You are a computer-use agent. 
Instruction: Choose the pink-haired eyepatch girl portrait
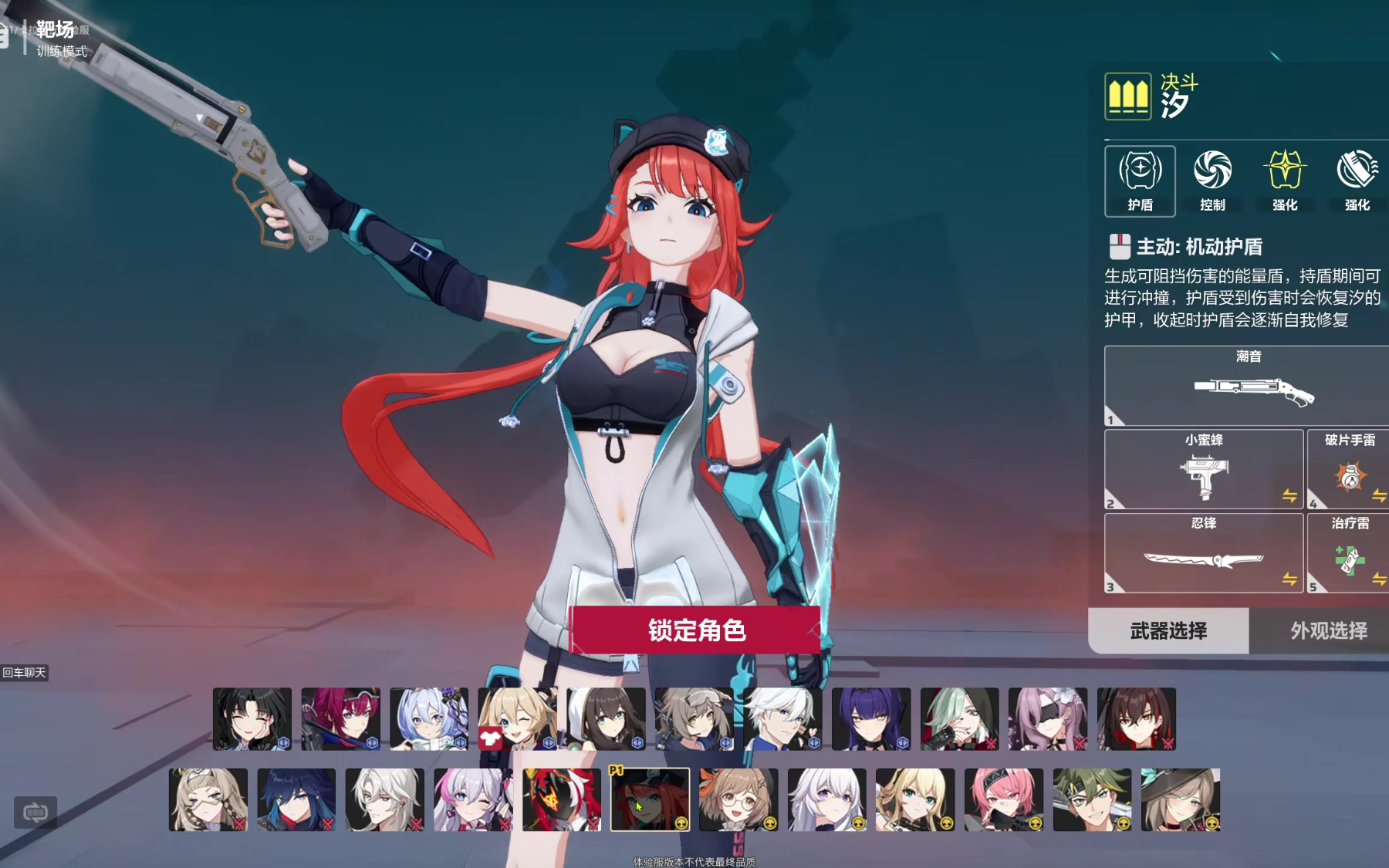click(1047, 719)
